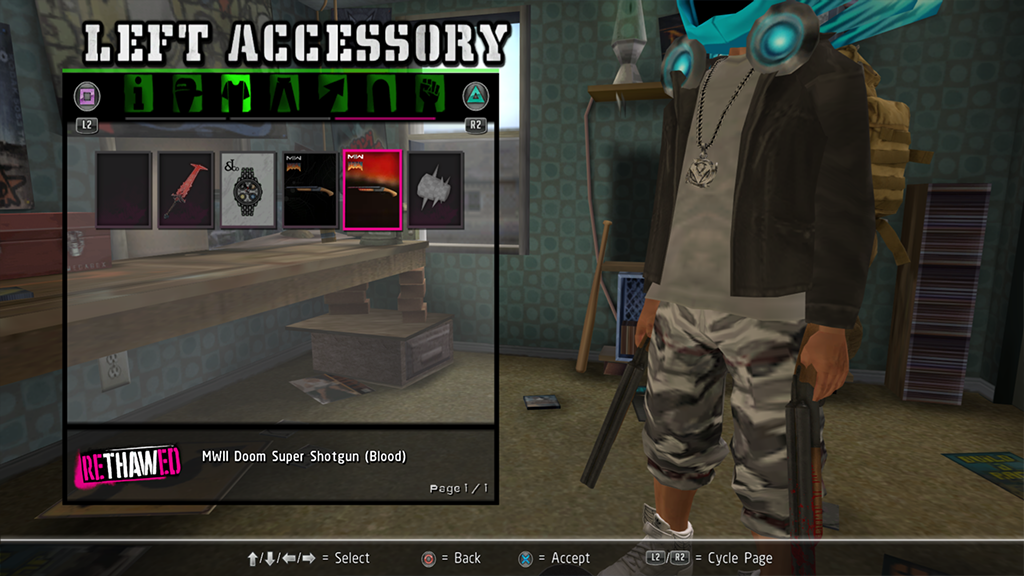1024x576 pixels.
Task: Switch to the arch-shaped category tab
Action: click(383, 95)
